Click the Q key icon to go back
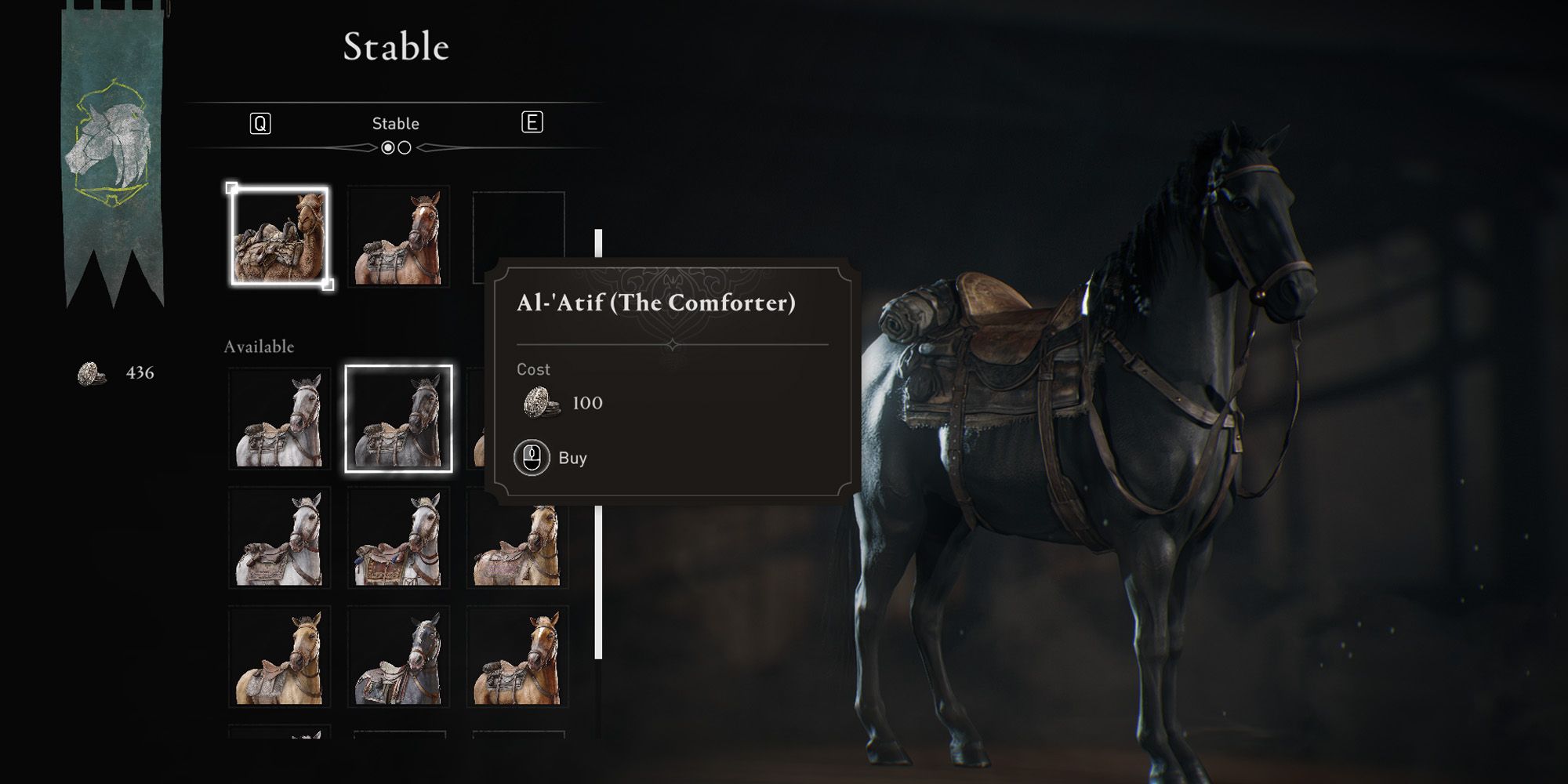 coord(260,122)
